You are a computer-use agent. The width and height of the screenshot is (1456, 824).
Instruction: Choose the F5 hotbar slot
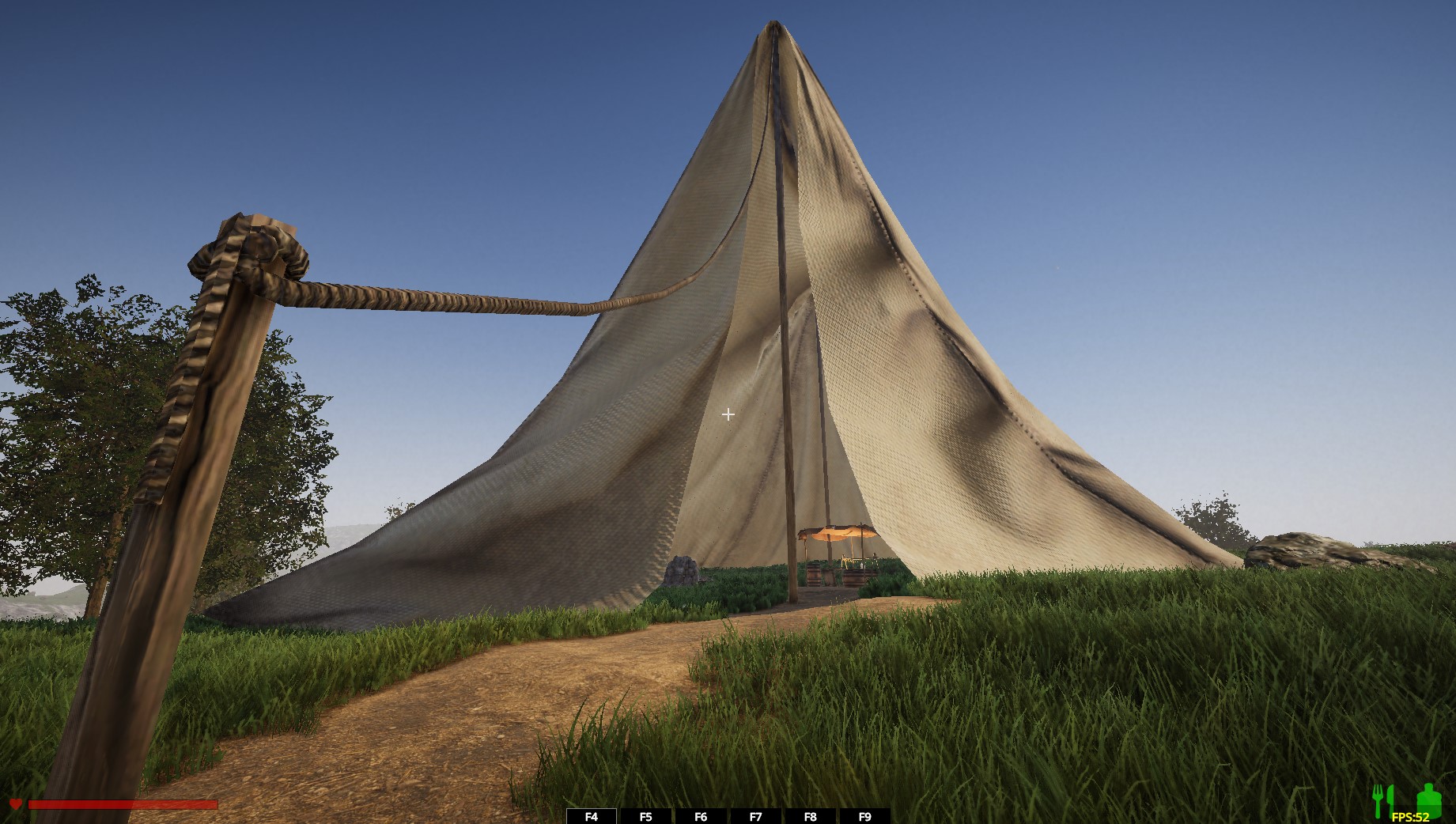pyautogui.click(x=646, y=816)
